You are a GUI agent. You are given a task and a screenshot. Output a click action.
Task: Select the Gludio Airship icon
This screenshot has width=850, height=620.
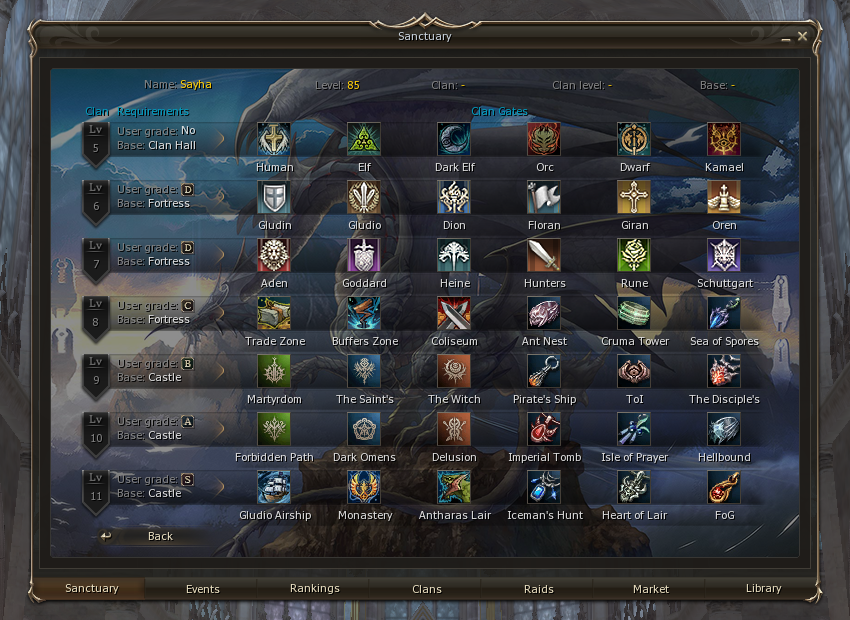(x=274, y=487)
